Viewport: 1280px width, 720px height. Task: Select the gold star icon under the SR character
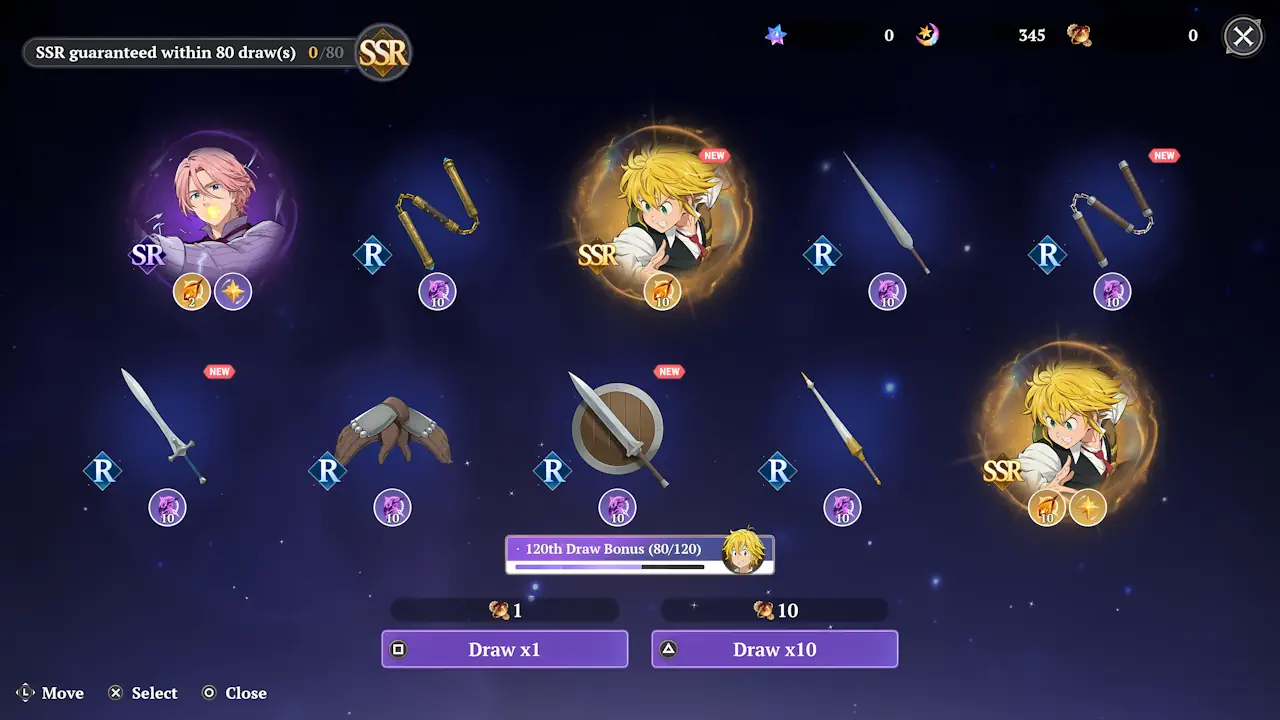click(233, 291)
